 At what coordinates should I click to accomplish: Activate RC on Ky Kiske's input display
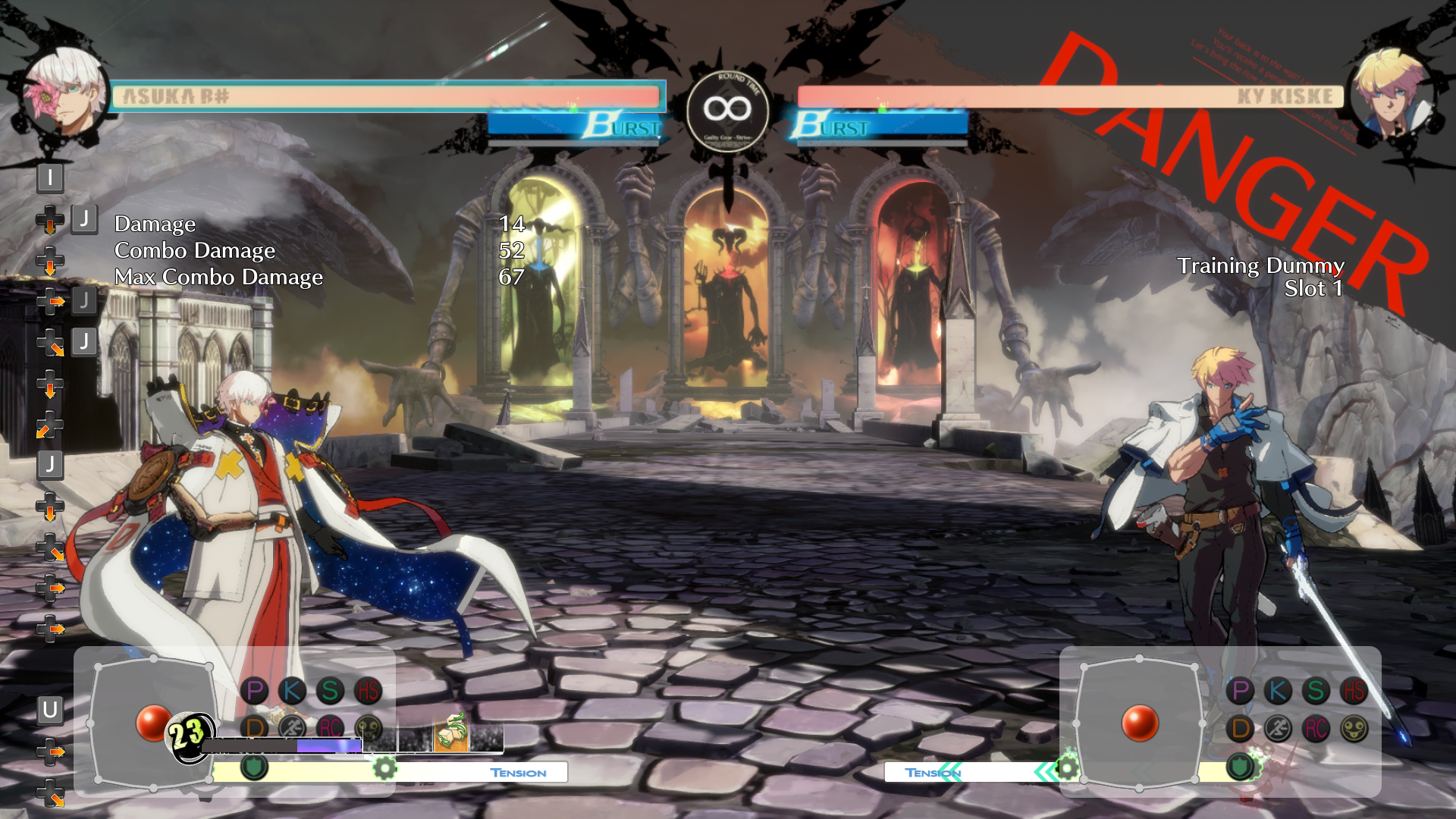click(1316, 729)
